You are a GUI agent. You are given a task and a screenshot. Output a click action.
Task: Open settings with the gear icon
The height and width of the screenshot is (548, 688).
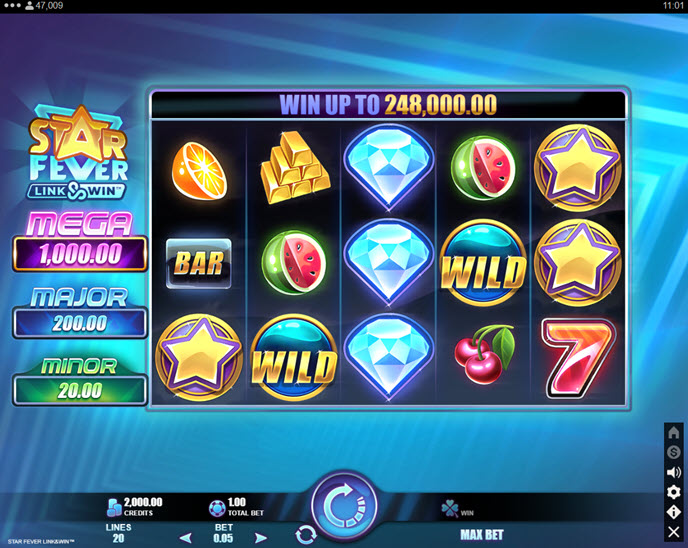(x=674, y=492)
